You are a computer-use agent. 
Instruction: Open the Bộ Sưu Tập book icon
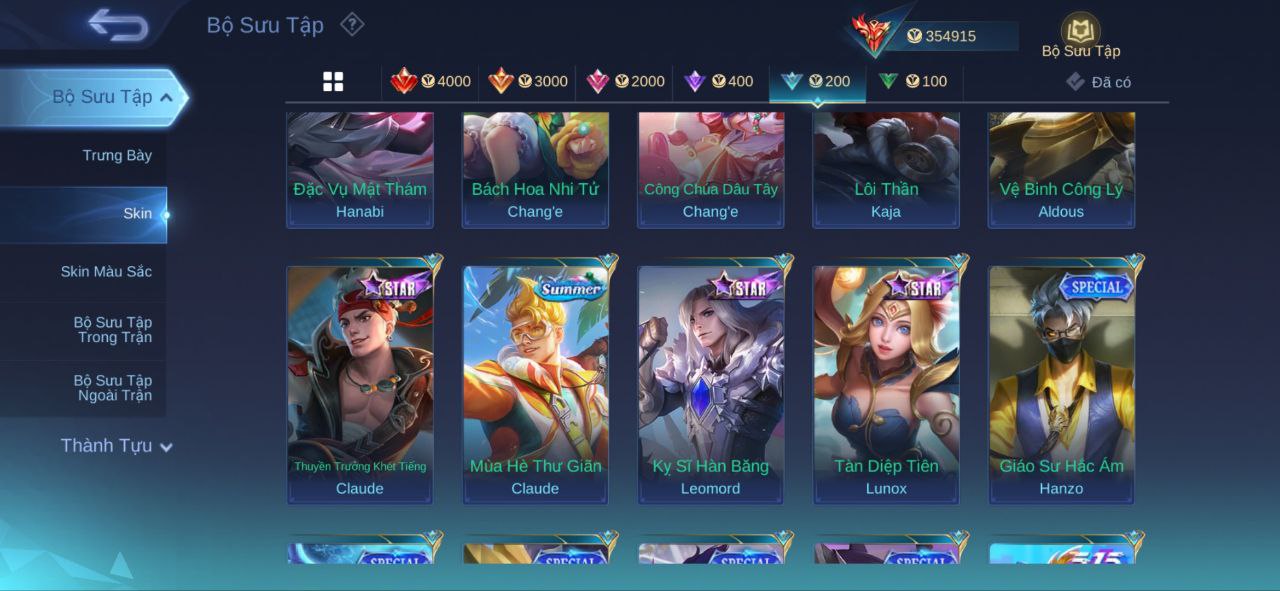1080,33
